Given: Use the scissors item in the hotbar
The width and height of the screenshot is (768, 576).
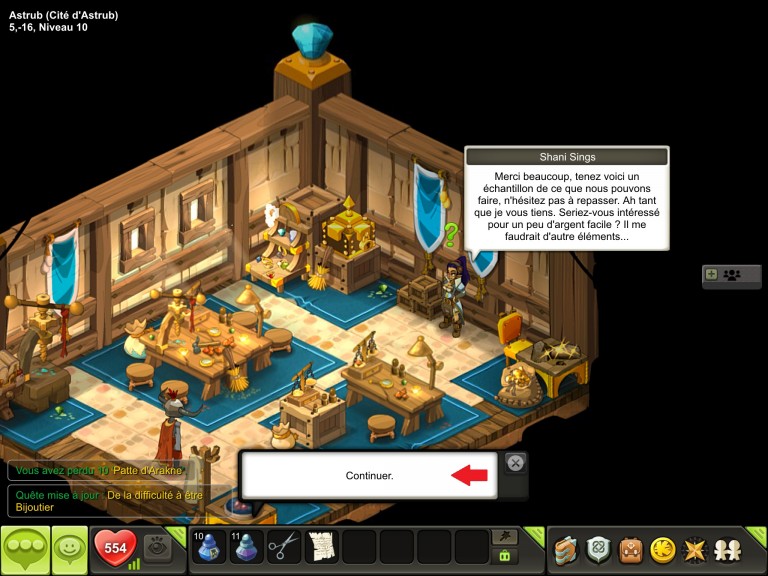Looking at the screenshot, I should (284, 547).
